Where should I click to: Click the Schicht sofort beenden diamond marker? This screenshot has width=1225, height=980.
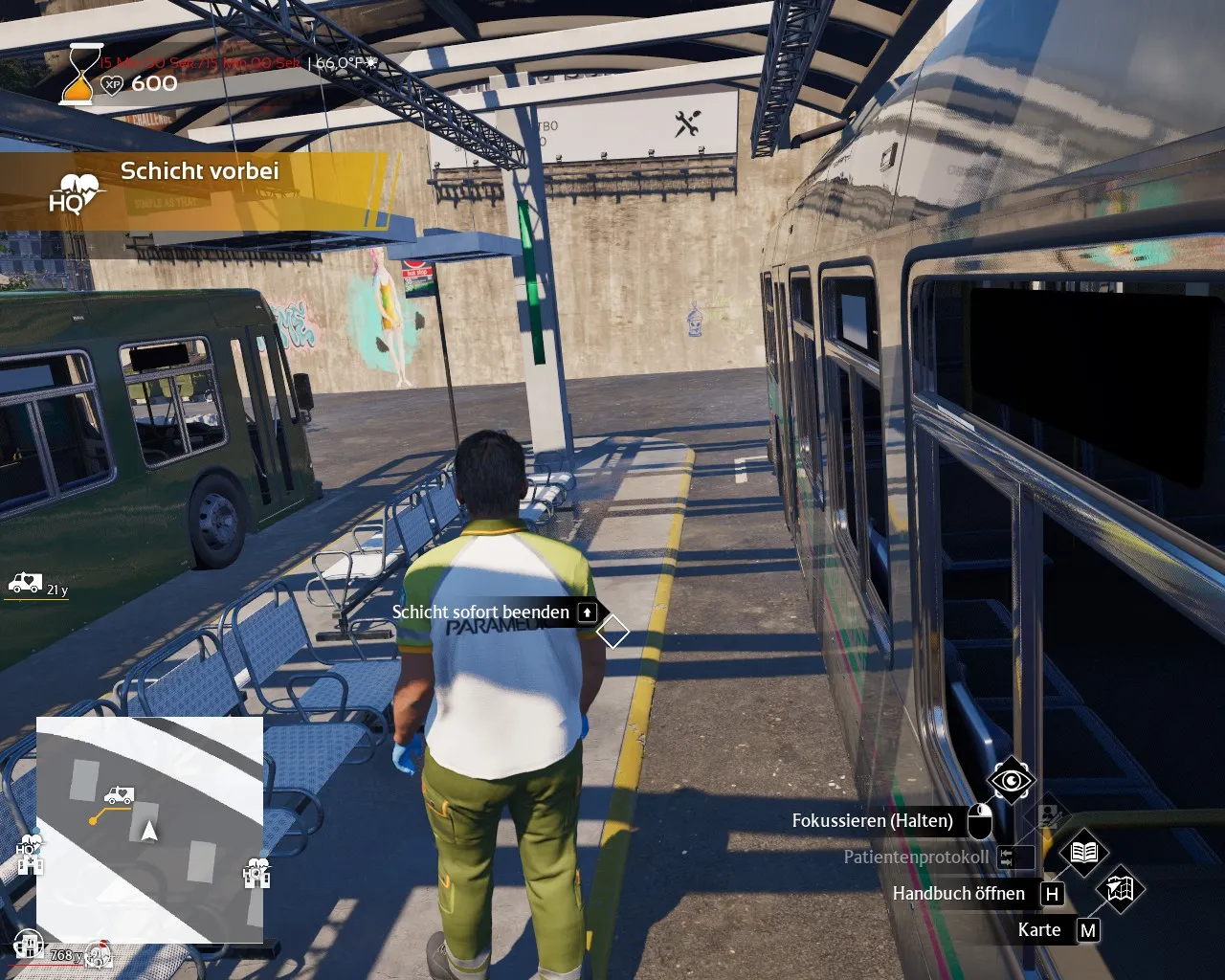pyautogui.click(x=612, y=632)
